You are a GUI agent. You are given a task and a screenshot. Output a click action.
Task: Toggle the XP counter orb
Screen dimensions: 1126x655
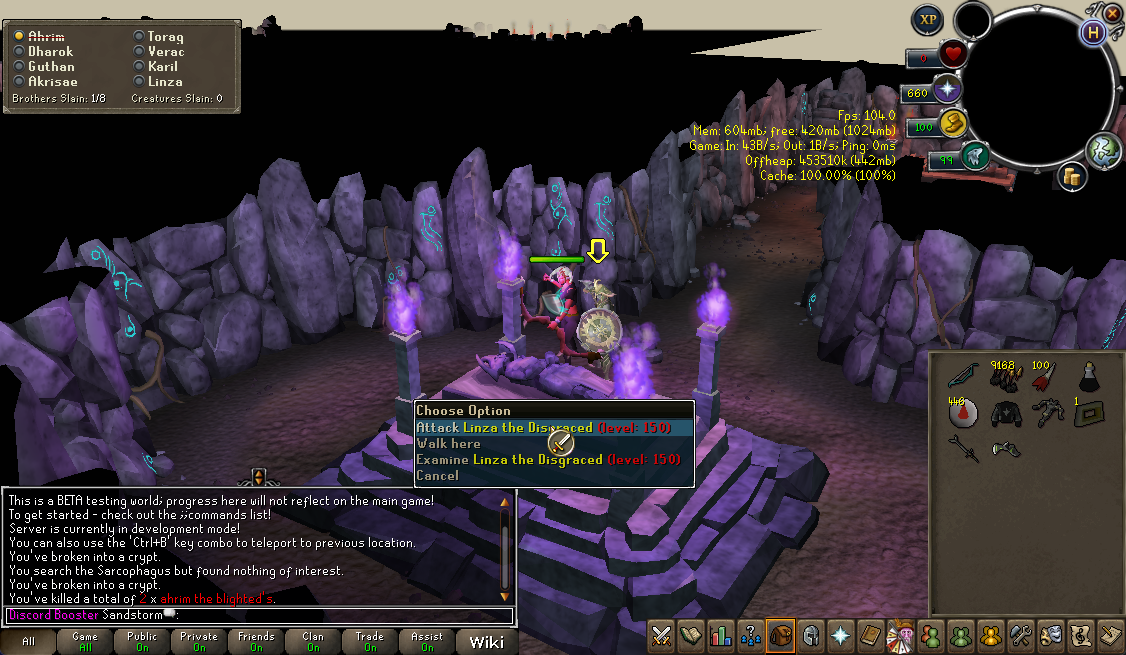tap(929, 19)
